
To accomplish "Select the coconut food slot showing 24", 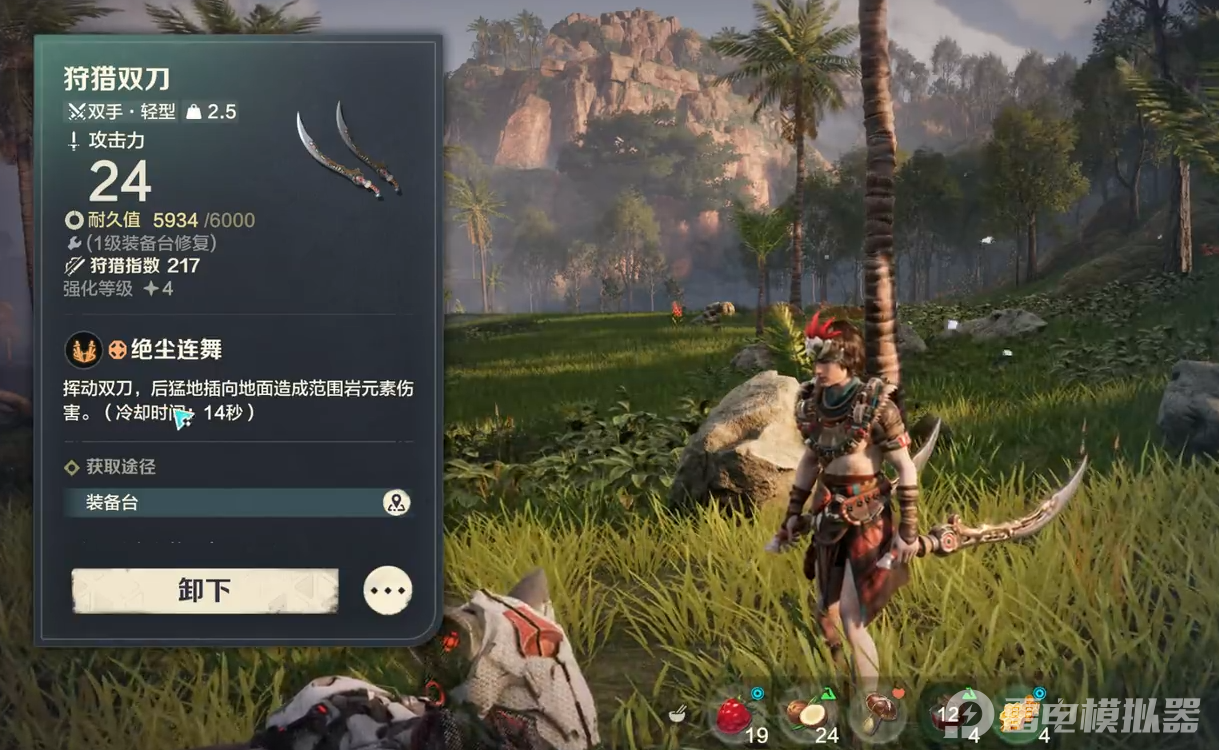I will point(806,713).
